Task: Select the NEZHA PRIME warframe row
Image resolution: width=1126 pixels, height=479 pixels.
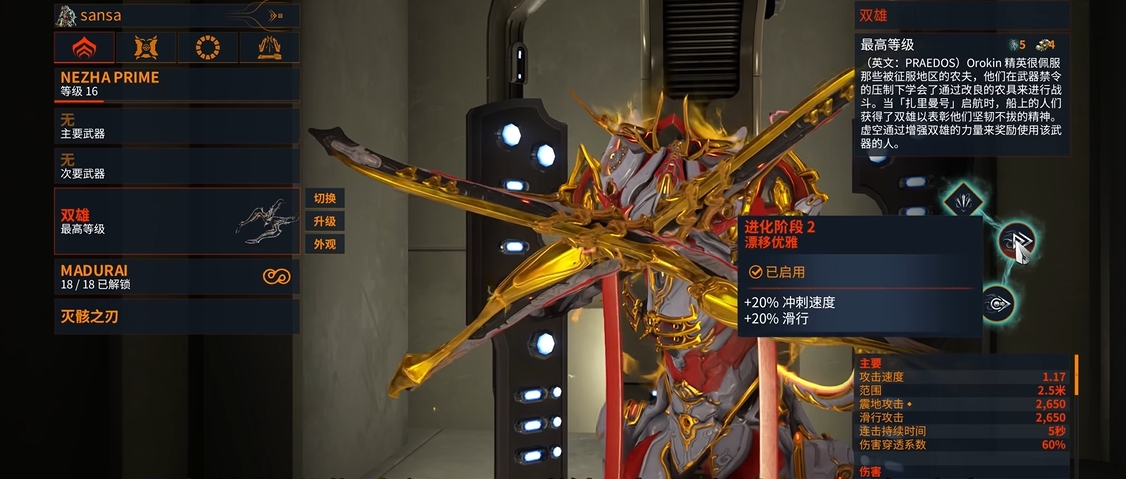Action: (x=176, y=84)
